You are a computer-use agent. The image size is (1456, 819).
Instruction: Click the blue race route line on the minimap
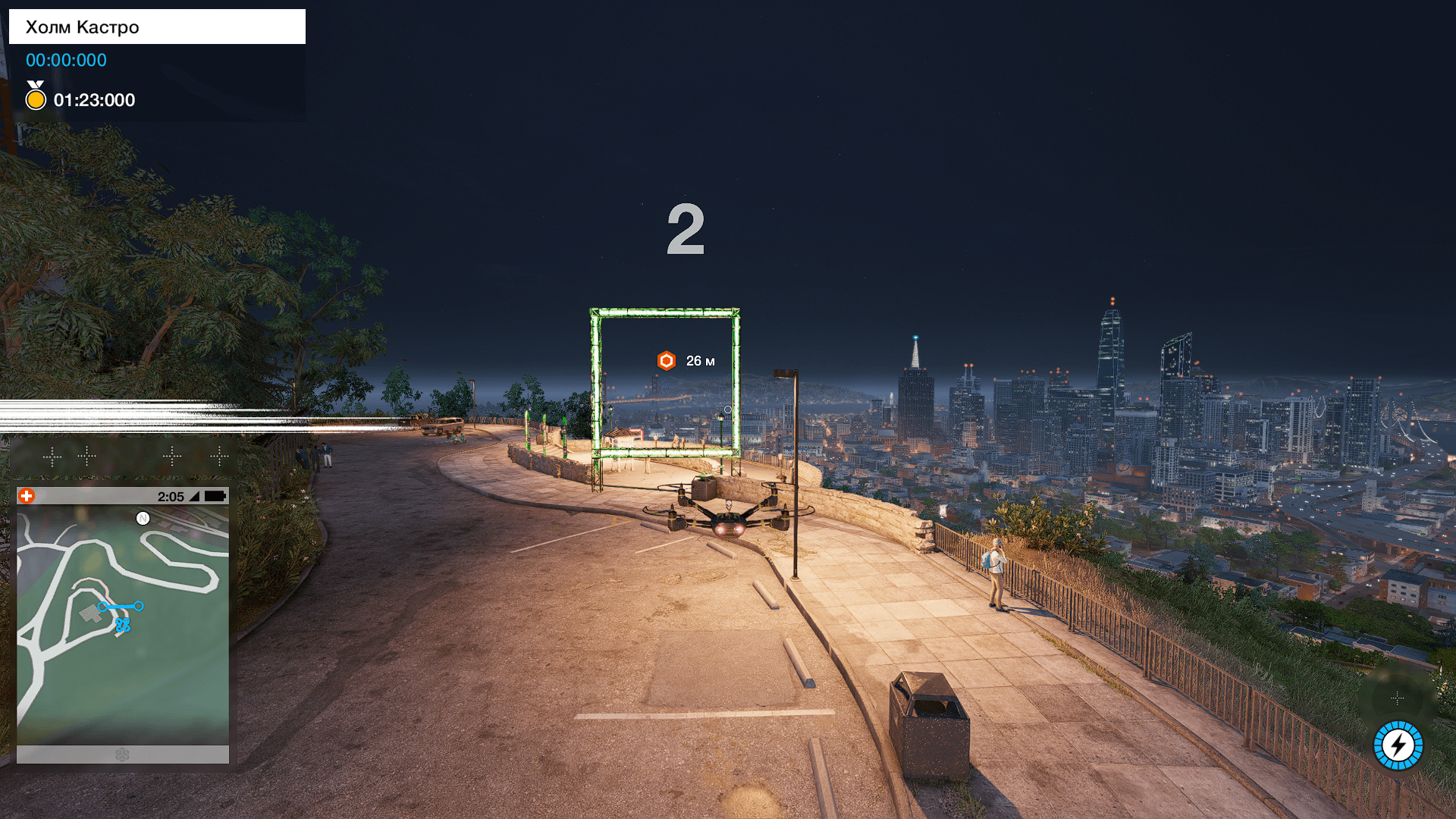tap(121, 607)
